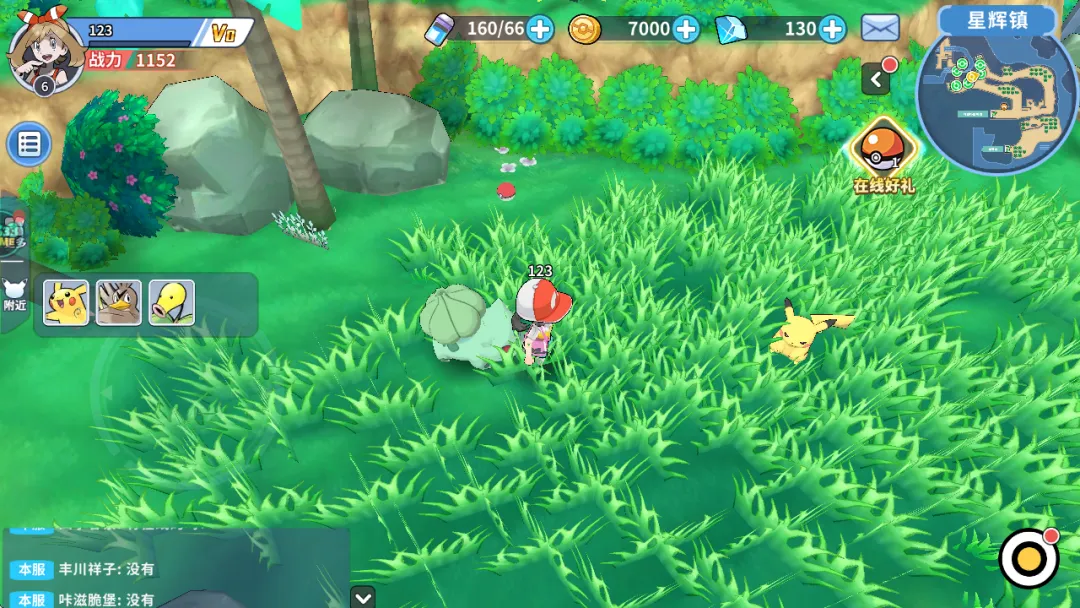The width and height of the screenshot is (1080, 608).
Task: Collapse the chat box with the down arrow
Action: tap(363, 596)
